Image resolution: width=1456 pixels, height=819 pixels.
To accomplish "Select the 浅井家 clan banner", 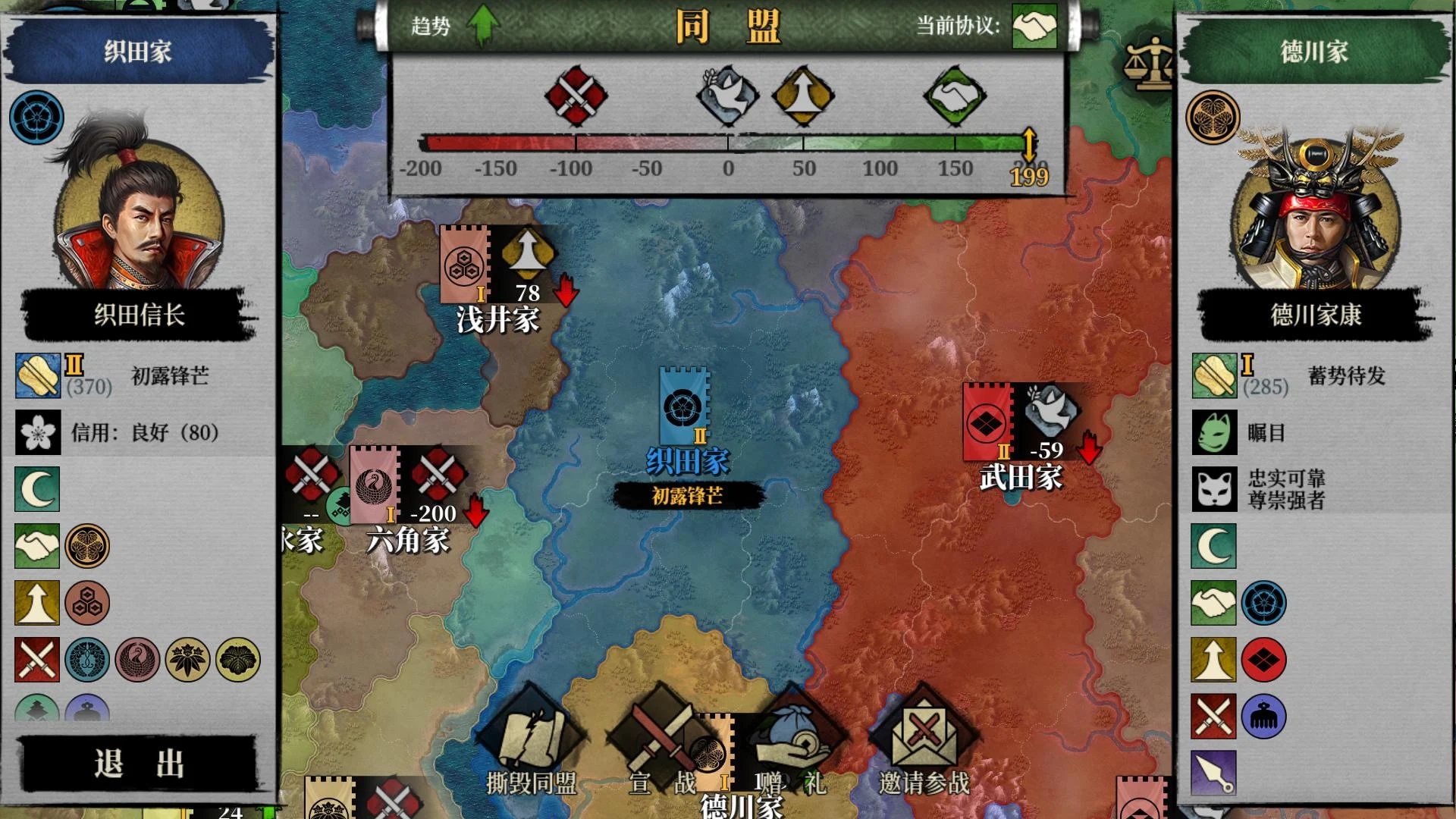I will 464,265.
